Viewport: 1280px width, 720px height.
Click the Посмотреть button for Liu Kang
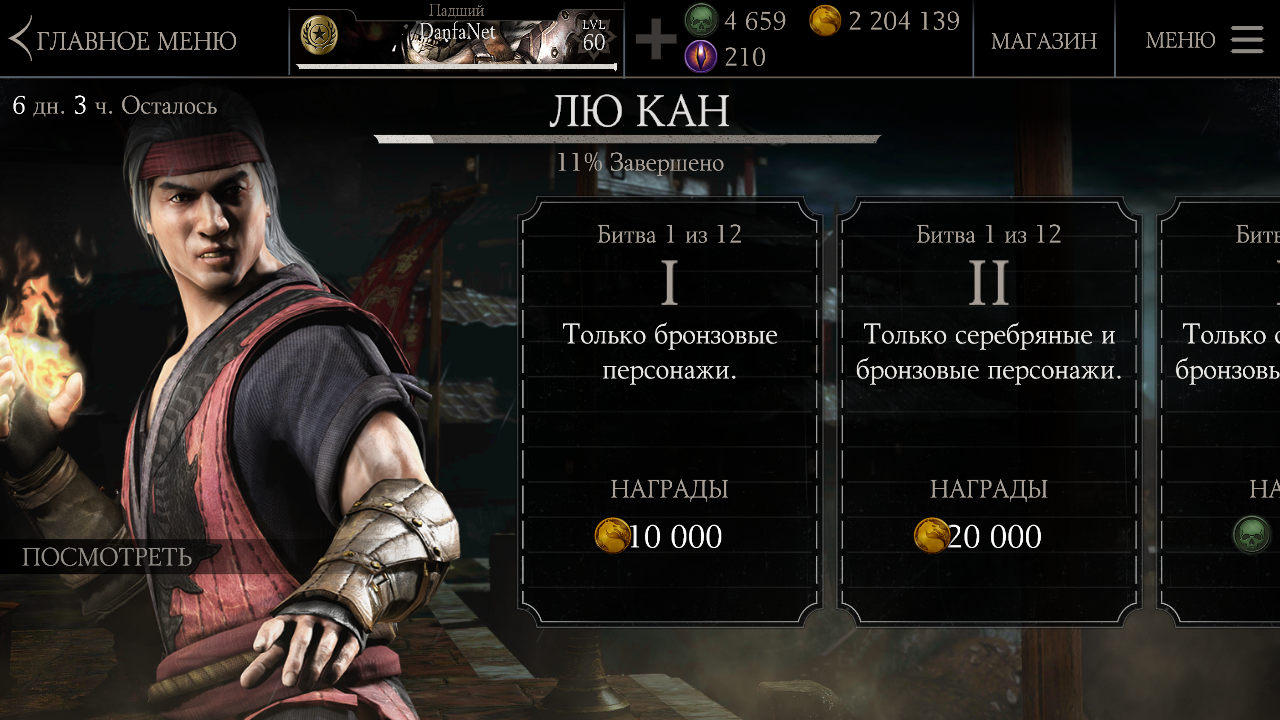click(107, 557)
